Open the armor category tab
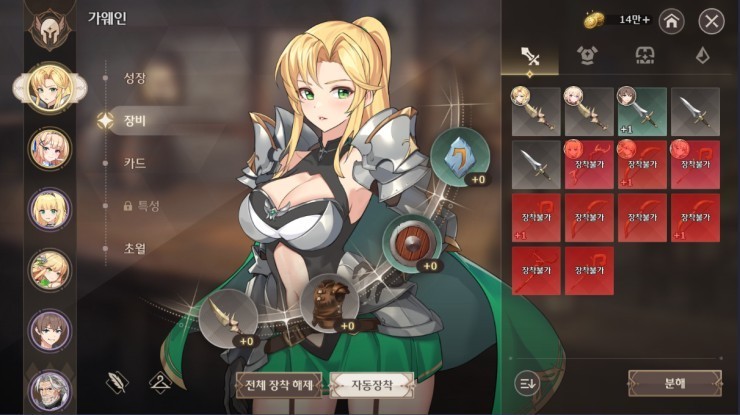Image resolution: width=740 pixels, height=415 pixels. coord(587,57)
